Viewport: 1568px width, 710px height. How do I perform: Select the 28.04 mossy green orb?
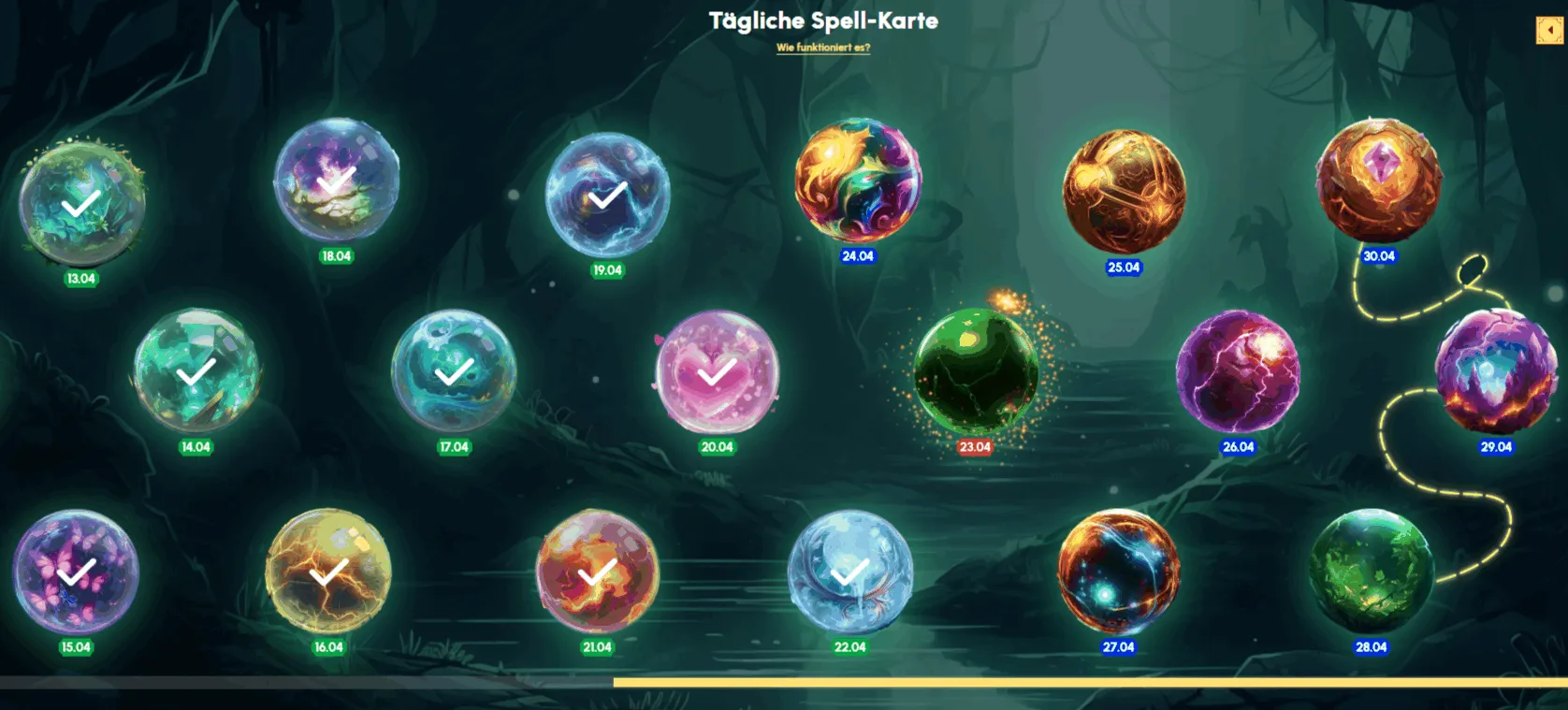tap(1370, 572)
